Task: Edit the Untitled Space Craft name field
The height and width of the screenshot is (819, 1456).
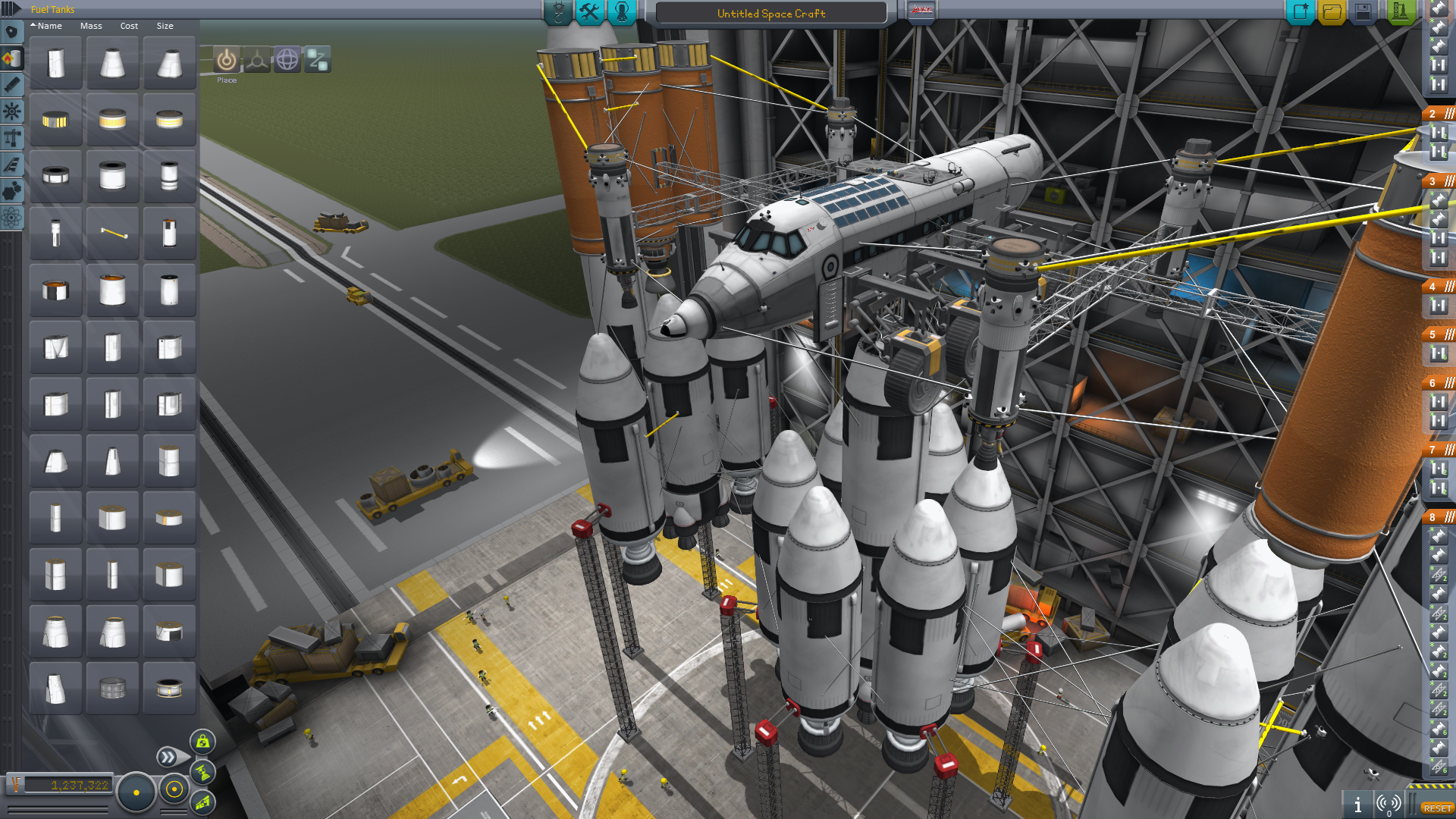Action: (x=770, y=14)
